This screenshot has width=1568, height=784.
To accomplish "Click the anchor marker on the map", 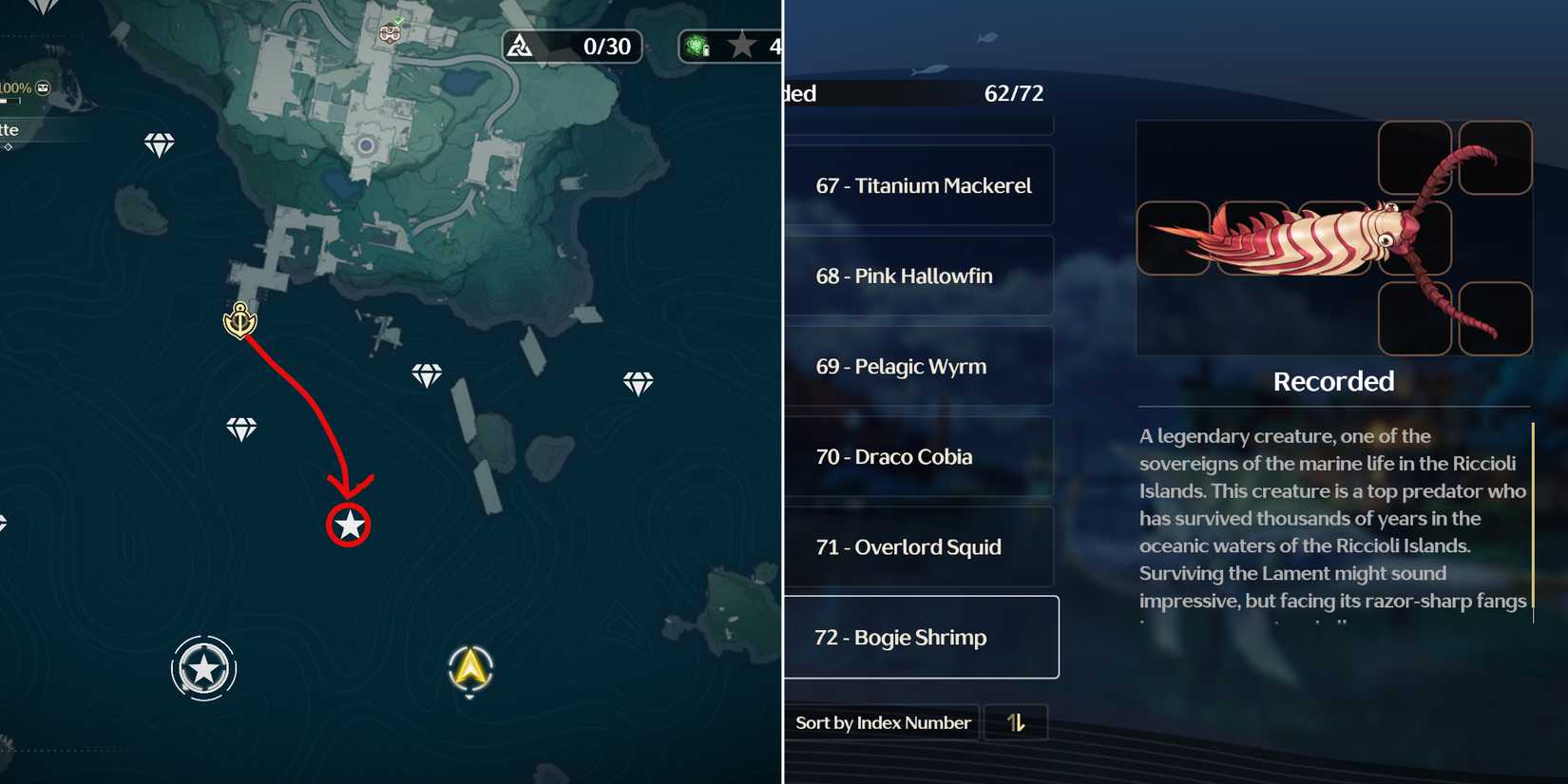I will coord(240,320).
